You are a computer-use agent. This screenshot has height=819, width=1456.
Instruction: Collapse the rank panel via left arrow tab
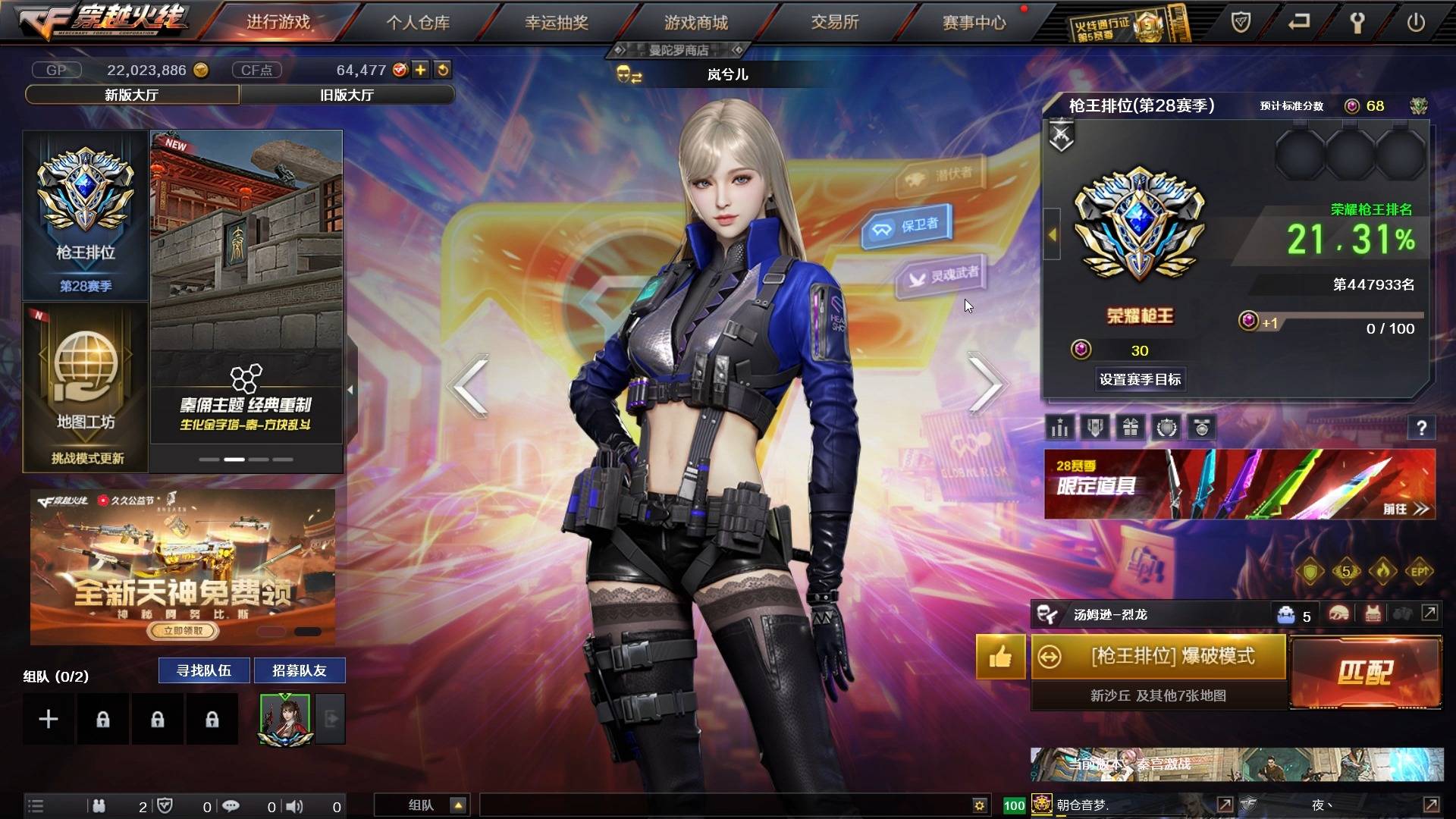(x=1052, y=235)
